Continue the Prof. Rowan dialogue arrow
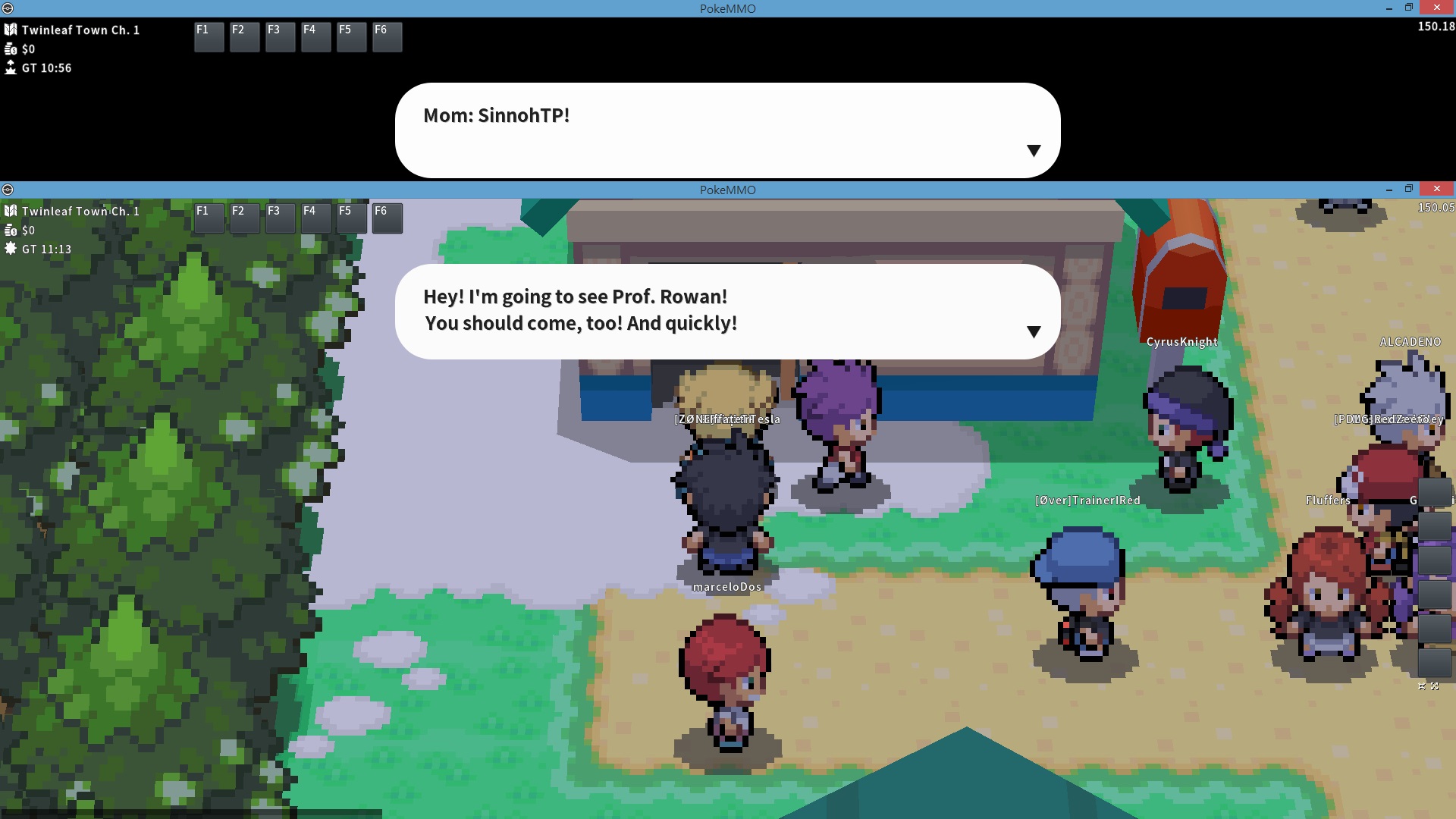1456x819 pixels. pos(1033,331)
